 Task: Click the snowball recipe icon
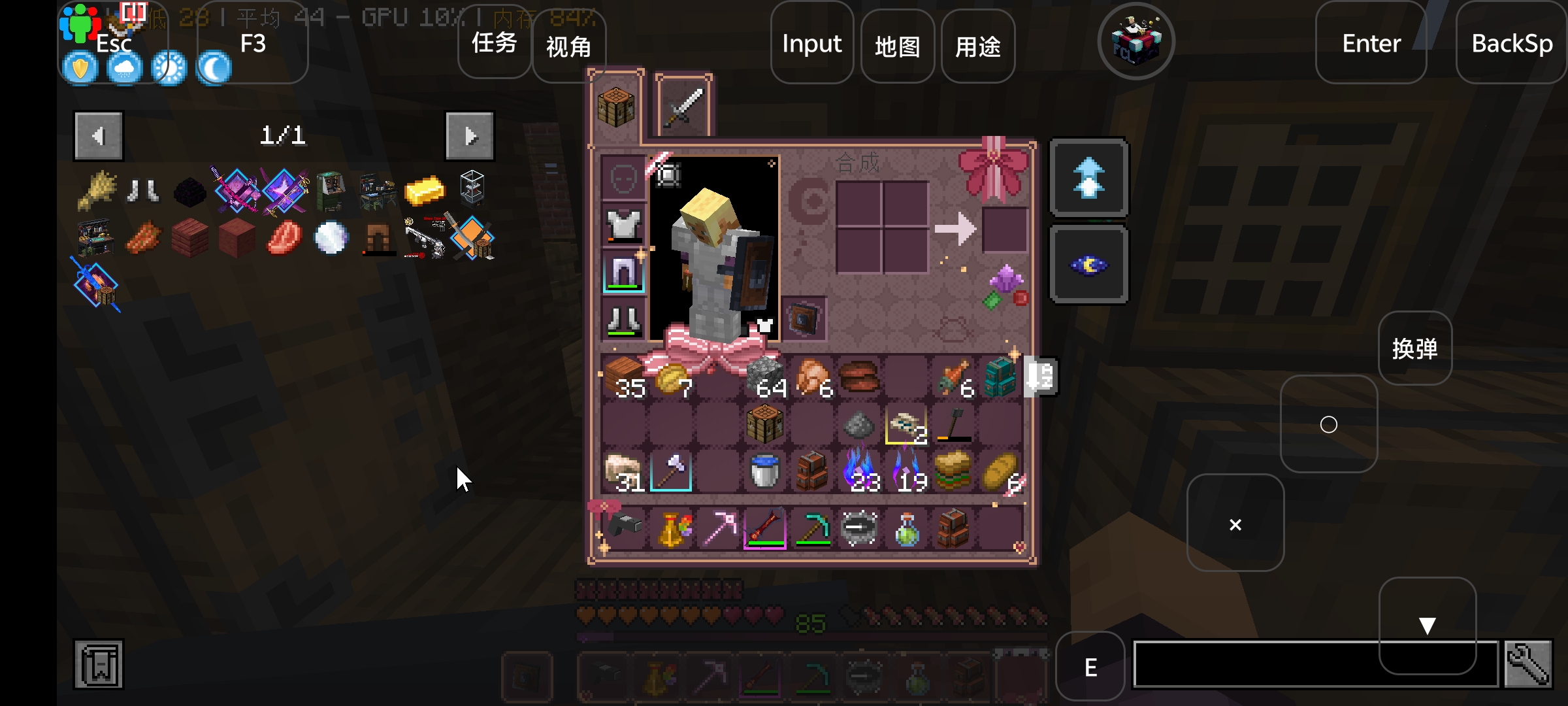pos(331,237)
